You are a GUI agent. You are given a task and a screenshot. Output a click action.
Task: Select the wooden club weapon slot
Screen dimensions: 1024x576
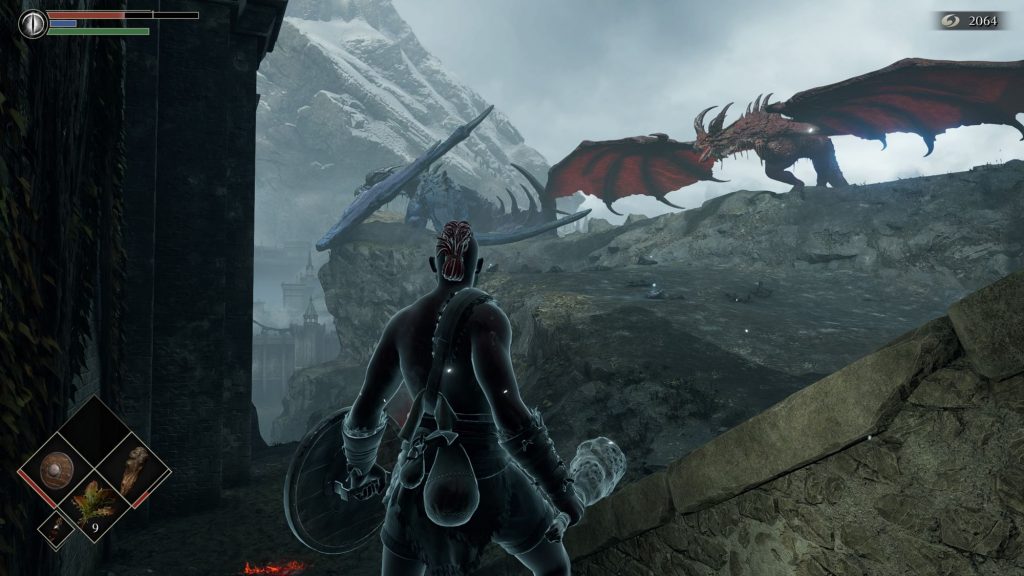[133, 469]
